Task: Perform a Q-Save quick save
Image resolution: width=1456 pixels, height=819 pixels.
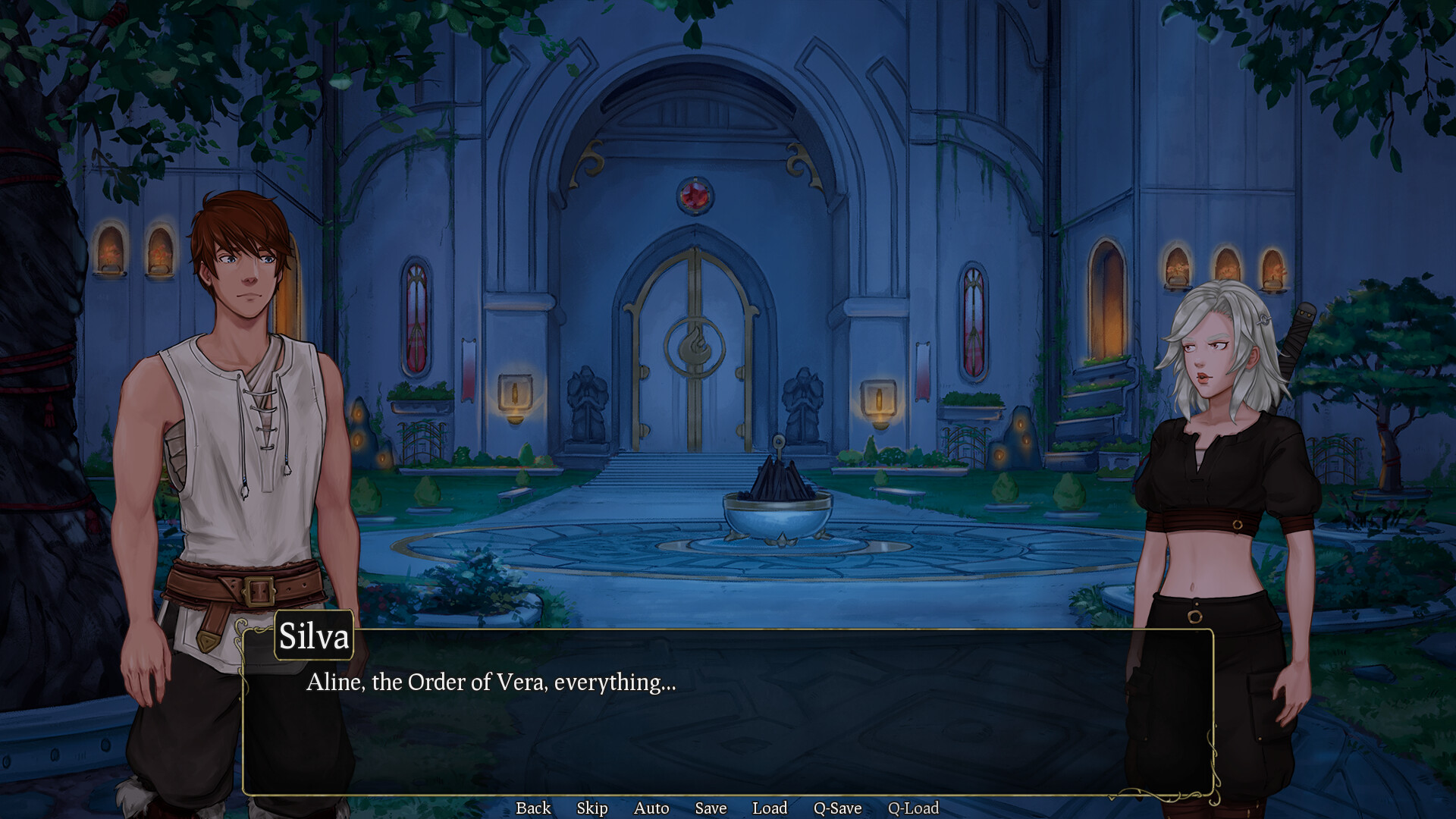Action: [837, 808]
